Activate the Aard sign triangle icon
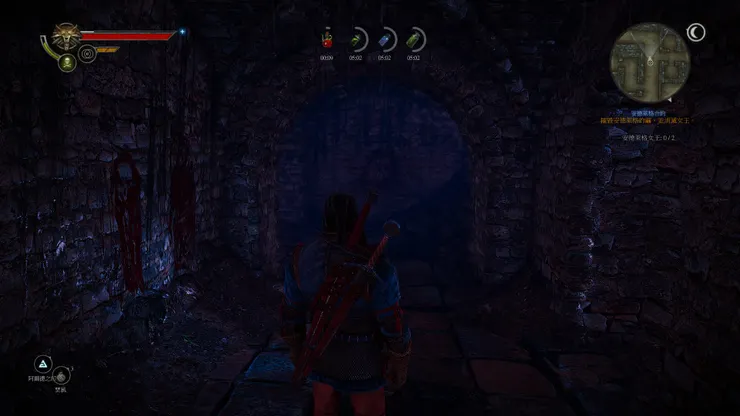Image resolution: width=740 pixels, height=416 pixels. [x=43, y=364]
